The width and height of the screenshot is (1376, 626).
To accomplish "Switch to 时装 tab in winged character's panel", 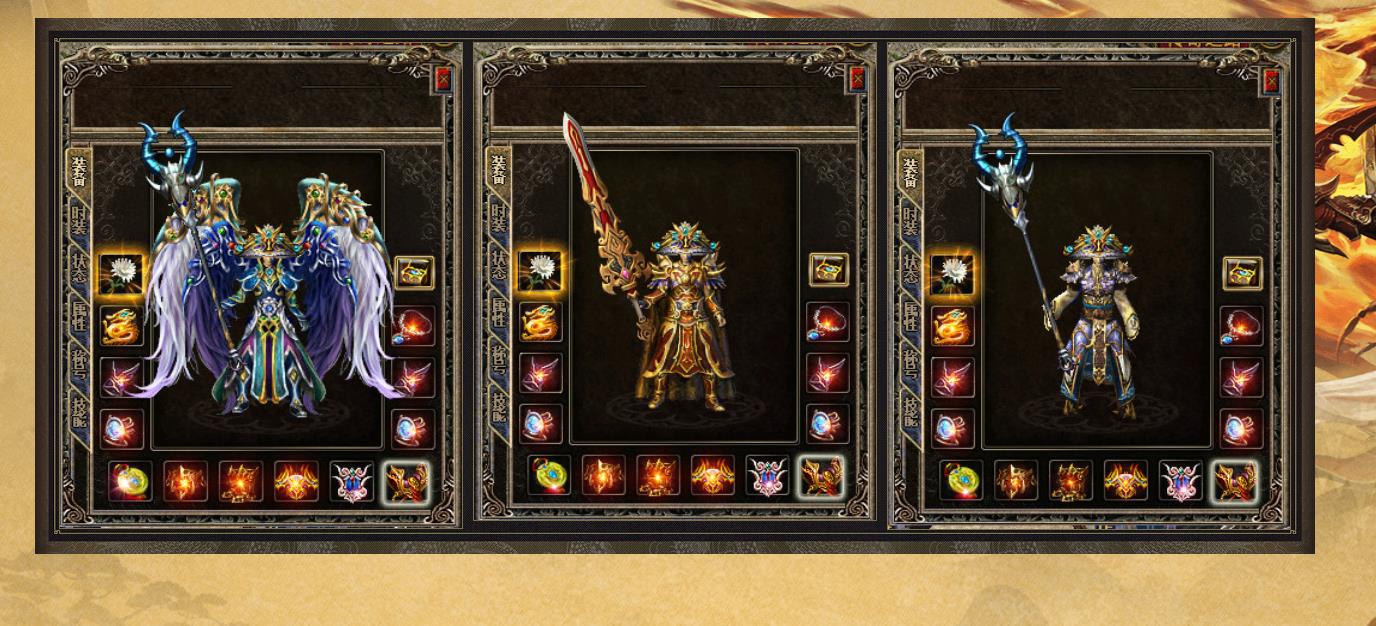I will point(77,222).
